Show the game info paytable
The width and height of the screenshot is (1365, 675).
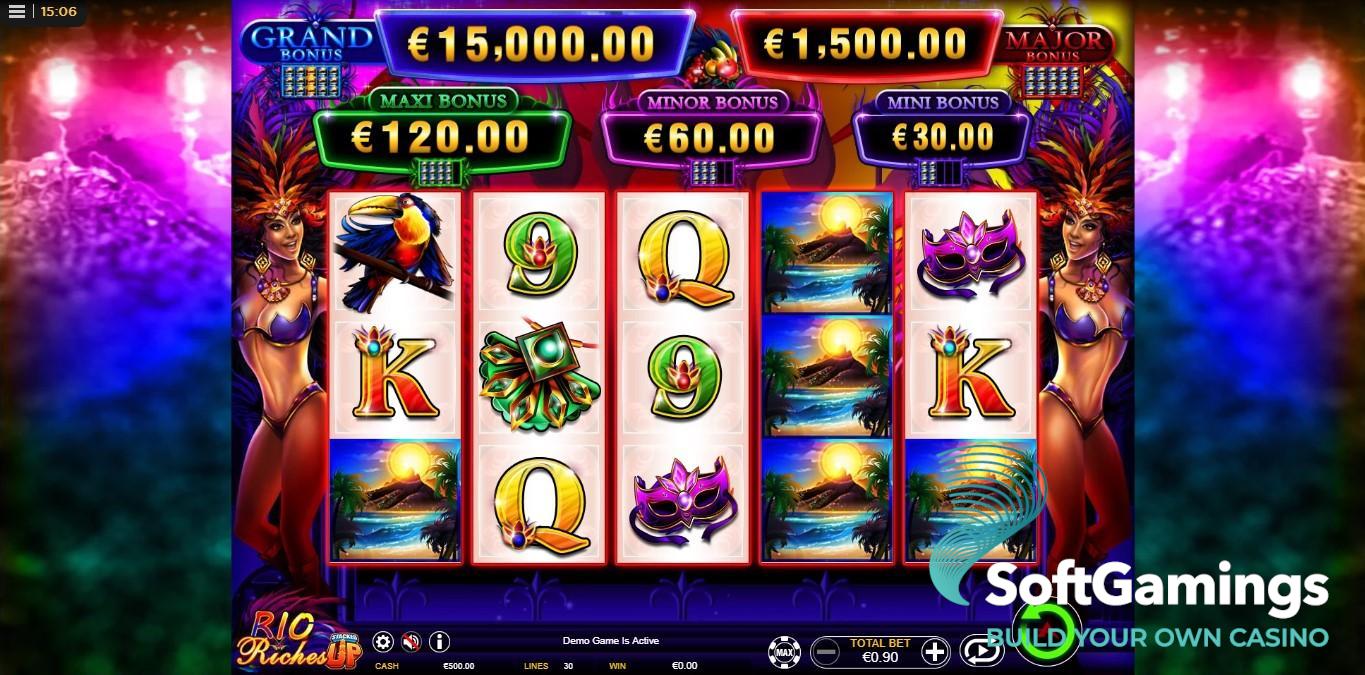(439, 642)
